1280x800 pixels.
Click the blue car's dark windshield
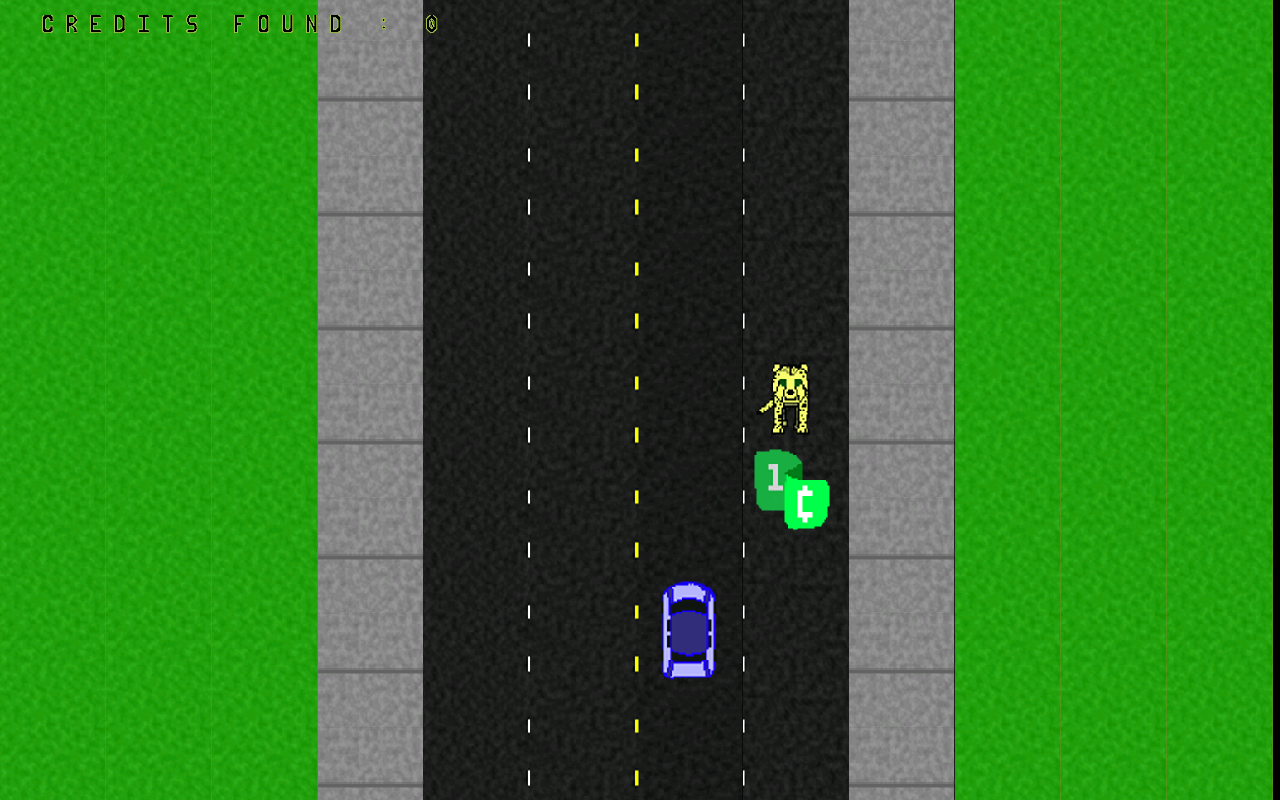[x=688, y=605]
